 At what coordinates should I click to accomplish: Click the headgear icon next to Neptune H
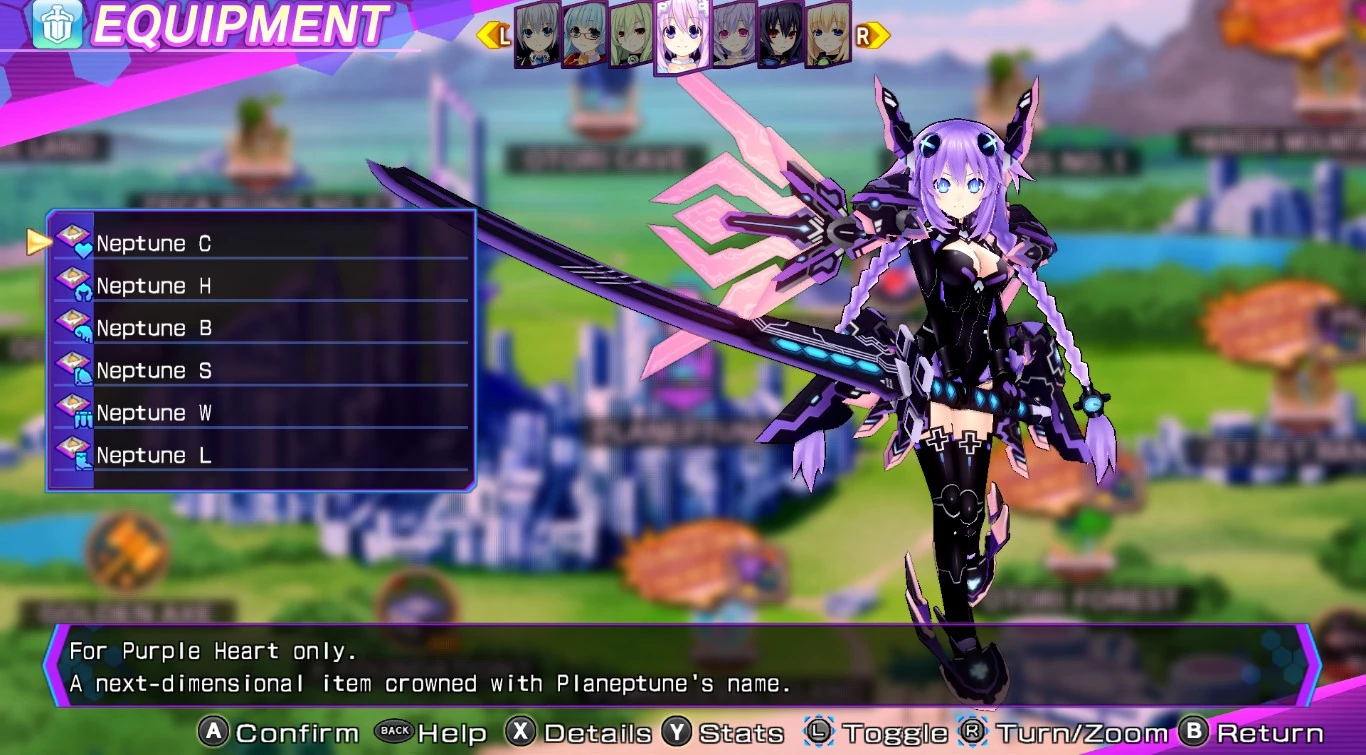(75, 285)
